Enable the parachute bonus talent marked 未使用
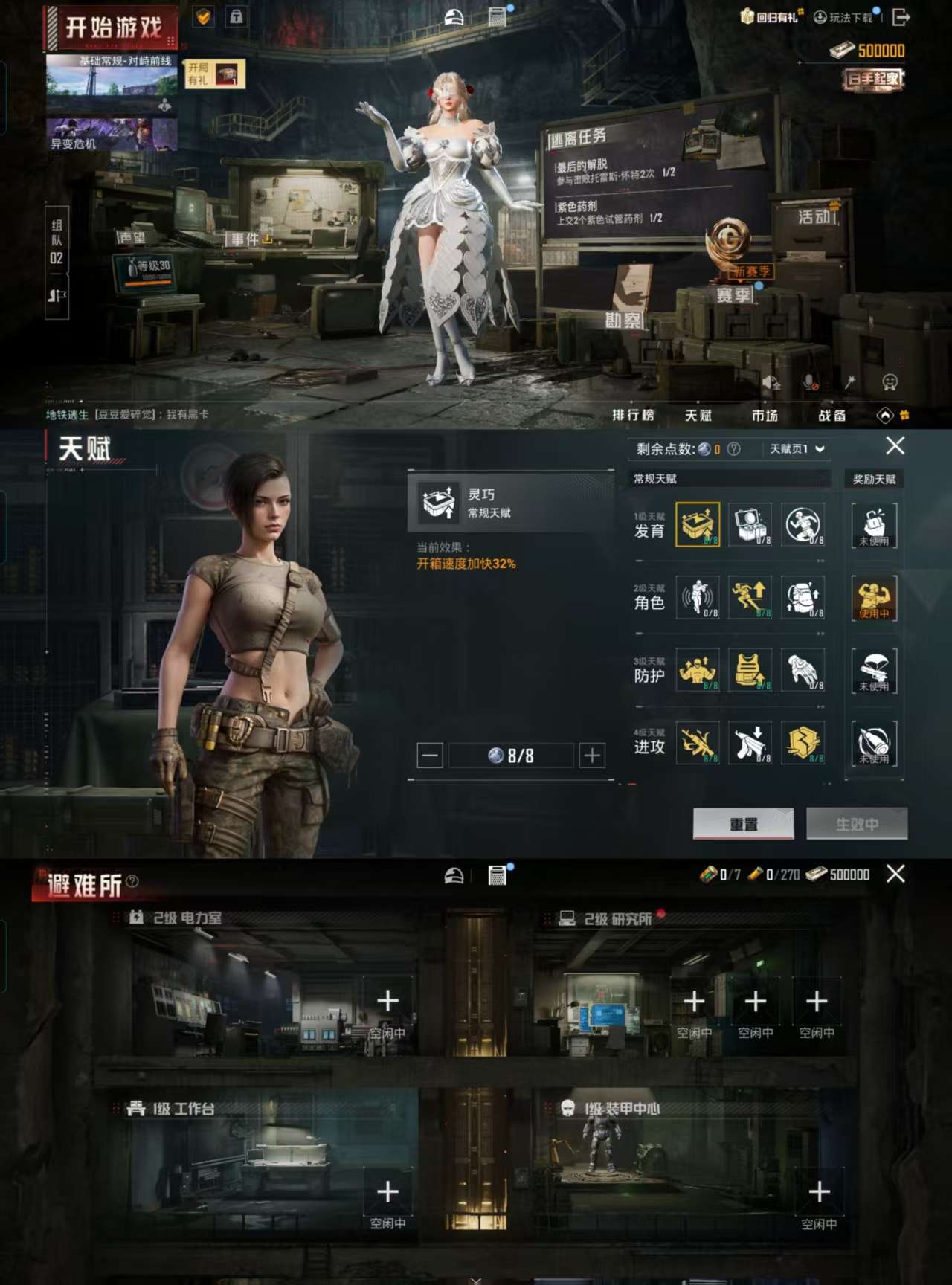 (874, 671)
